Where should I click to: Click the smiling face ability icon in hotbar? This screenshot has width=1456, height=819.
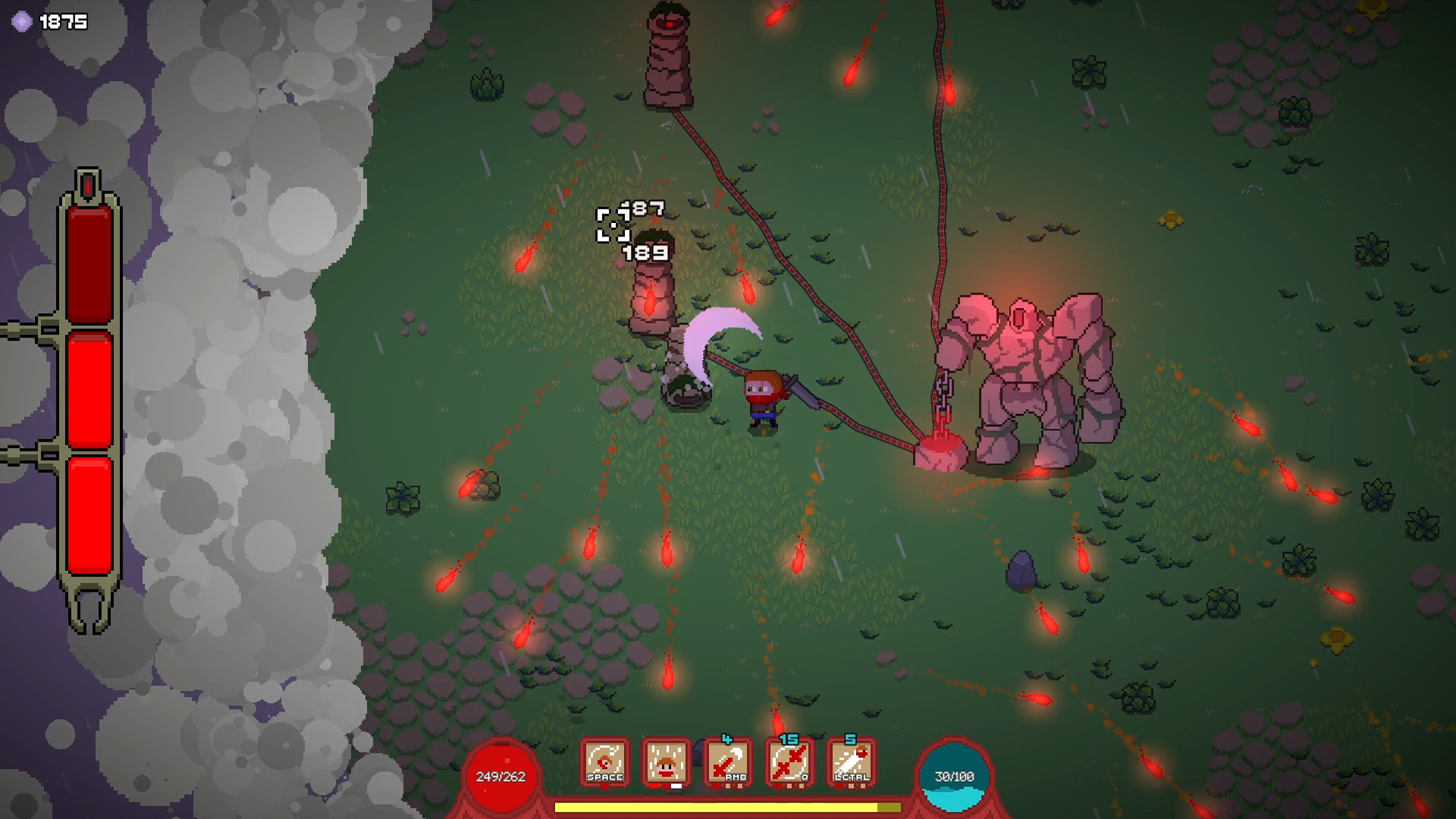[665, 761]
